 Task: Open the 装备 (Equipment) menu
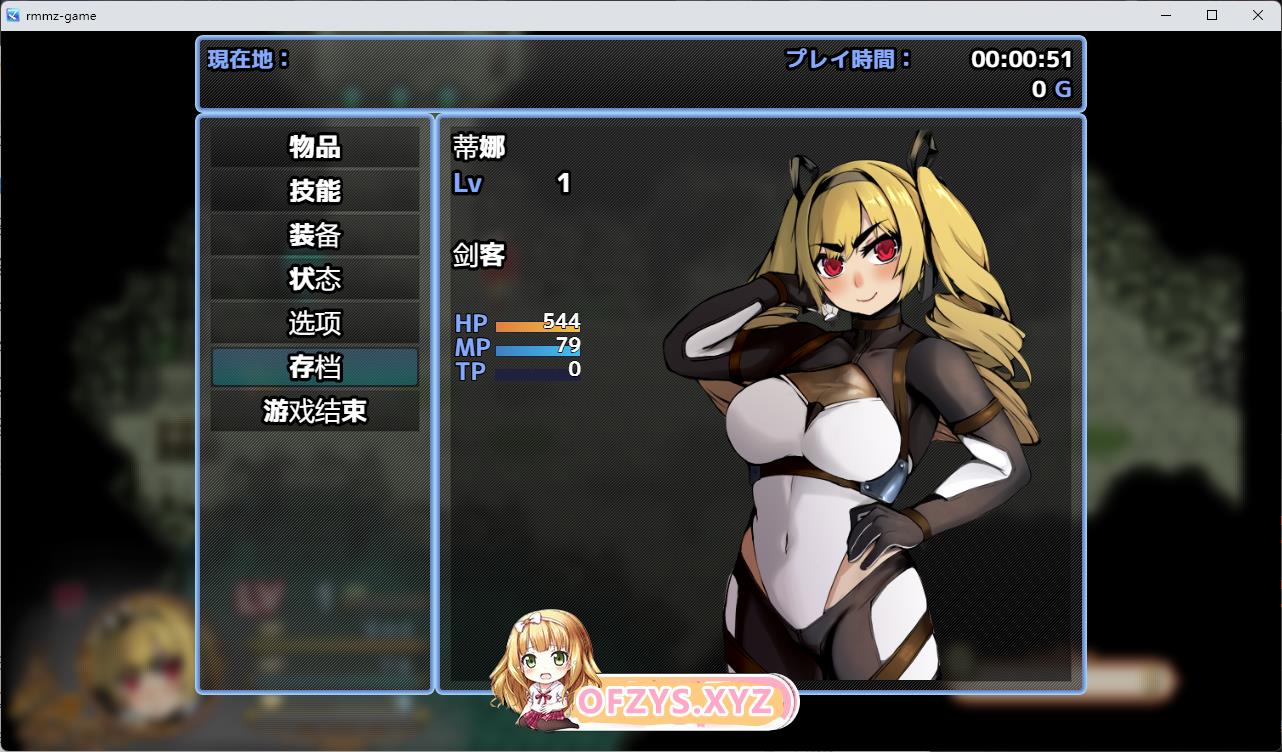point(315,235)
